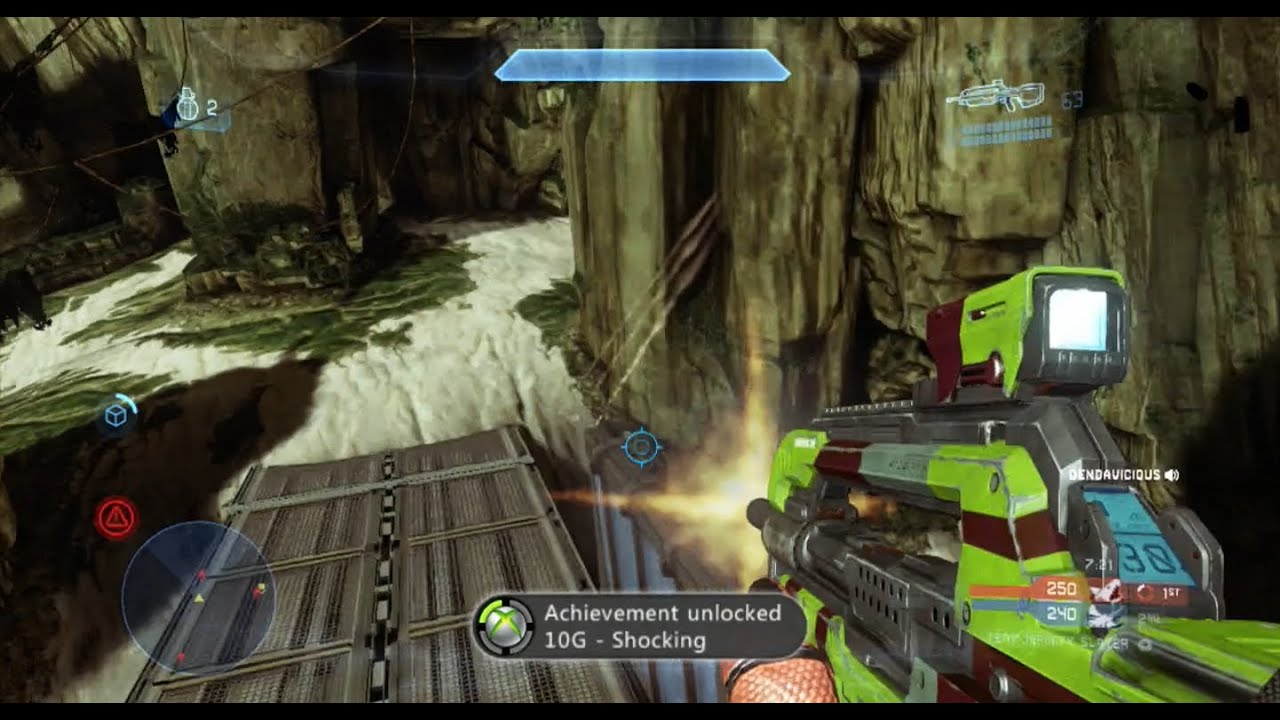Screen dimensions: 1280x720
Task: Activate the blue cube armor ability icon
Action: [116, 414]
